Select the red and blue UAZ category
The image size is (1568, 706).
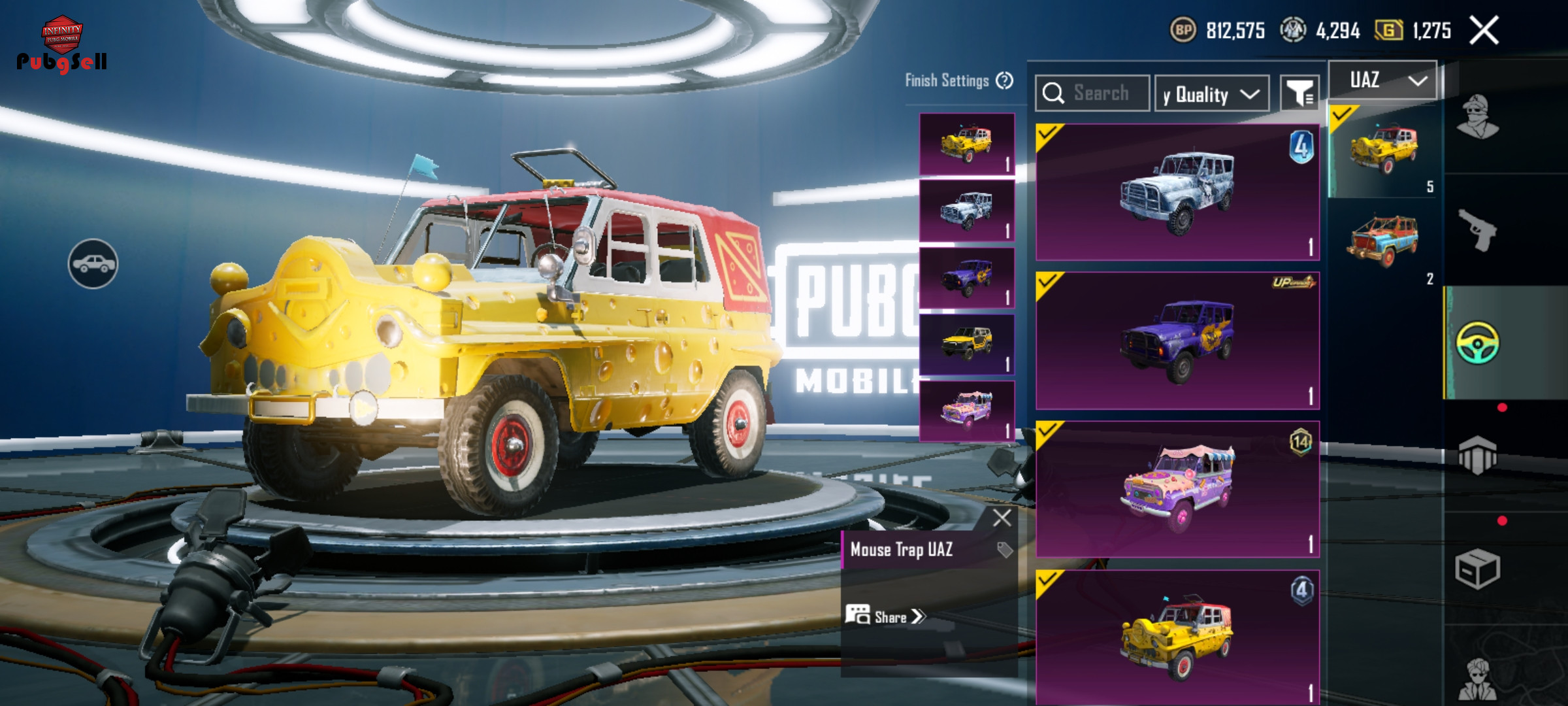point(1382,242)
